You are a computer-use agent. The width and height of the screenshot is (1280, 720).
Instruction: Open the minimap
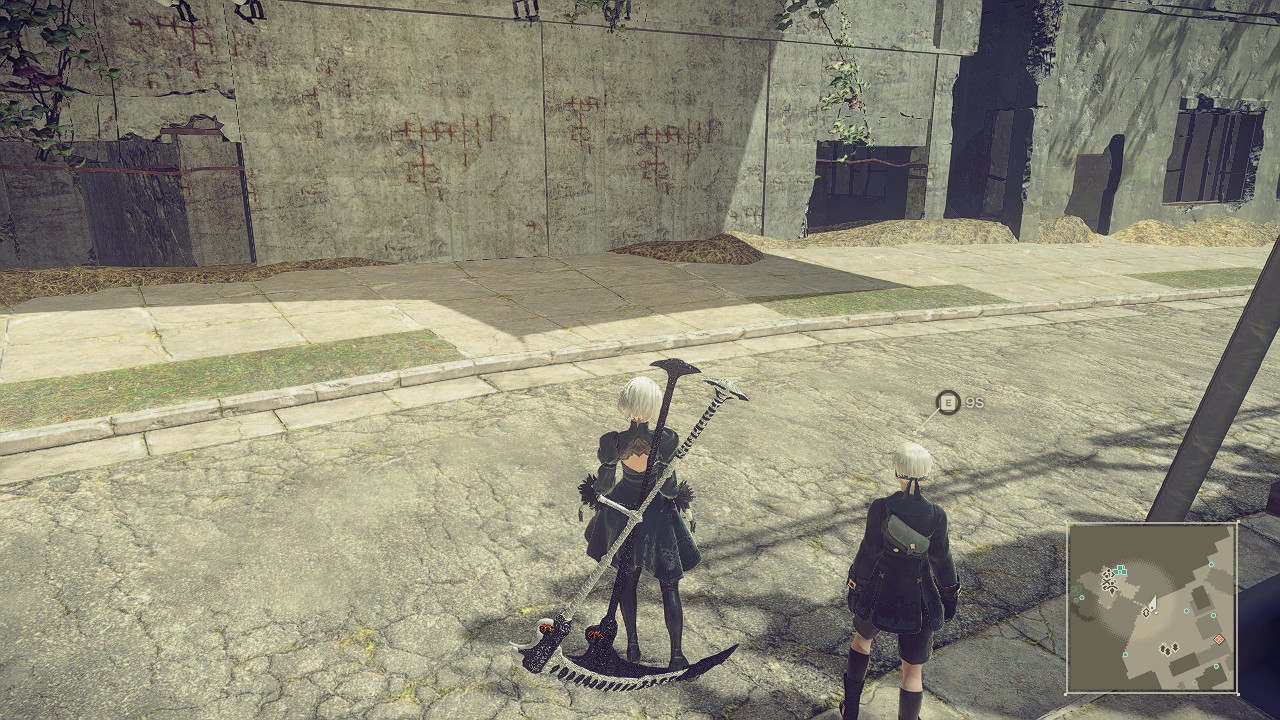[1152, 608]
